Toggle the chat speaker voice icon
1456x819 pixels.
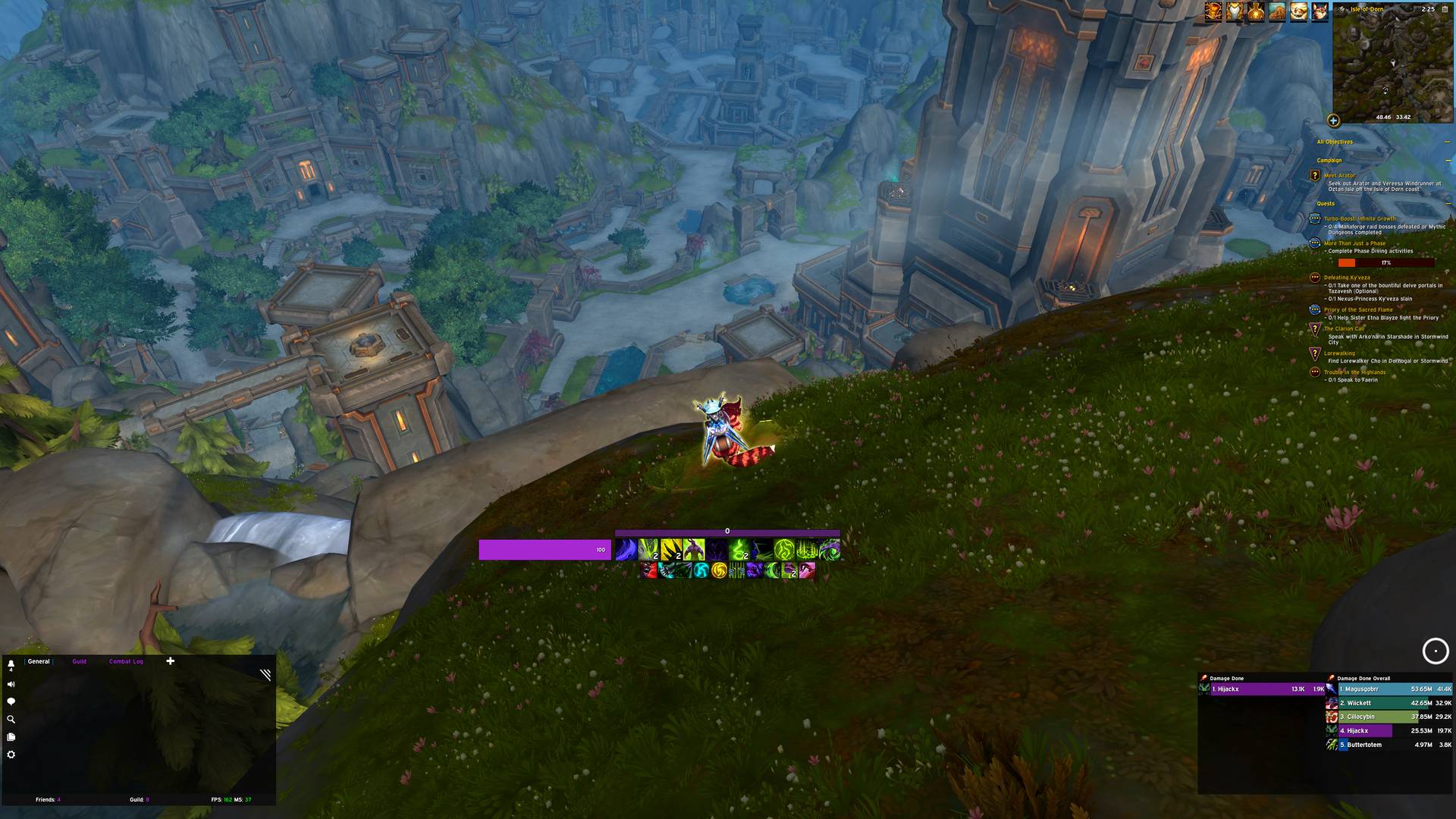click(11, 684)
